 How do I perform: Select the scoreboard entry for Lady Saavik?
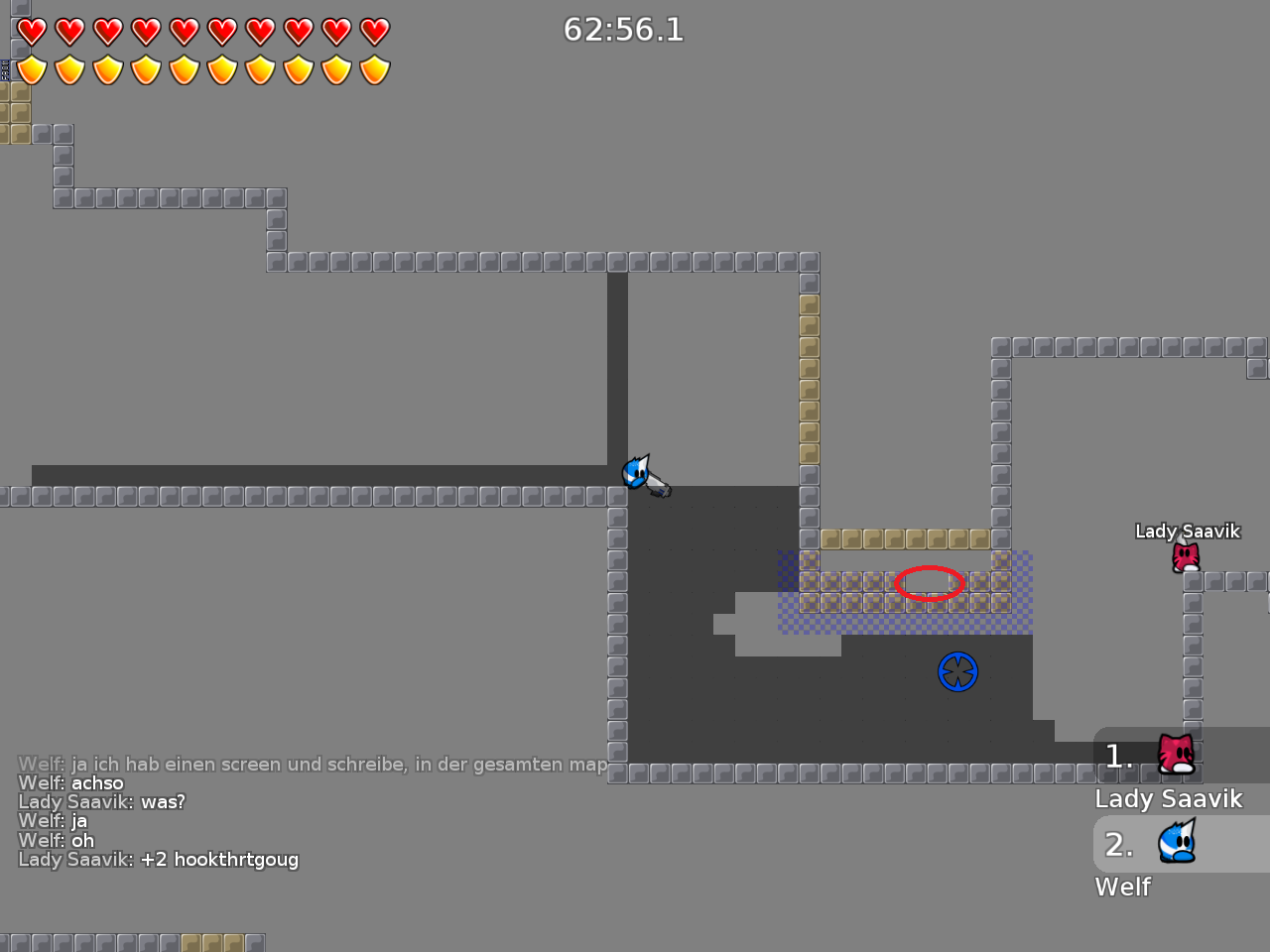coord(1169,797)
